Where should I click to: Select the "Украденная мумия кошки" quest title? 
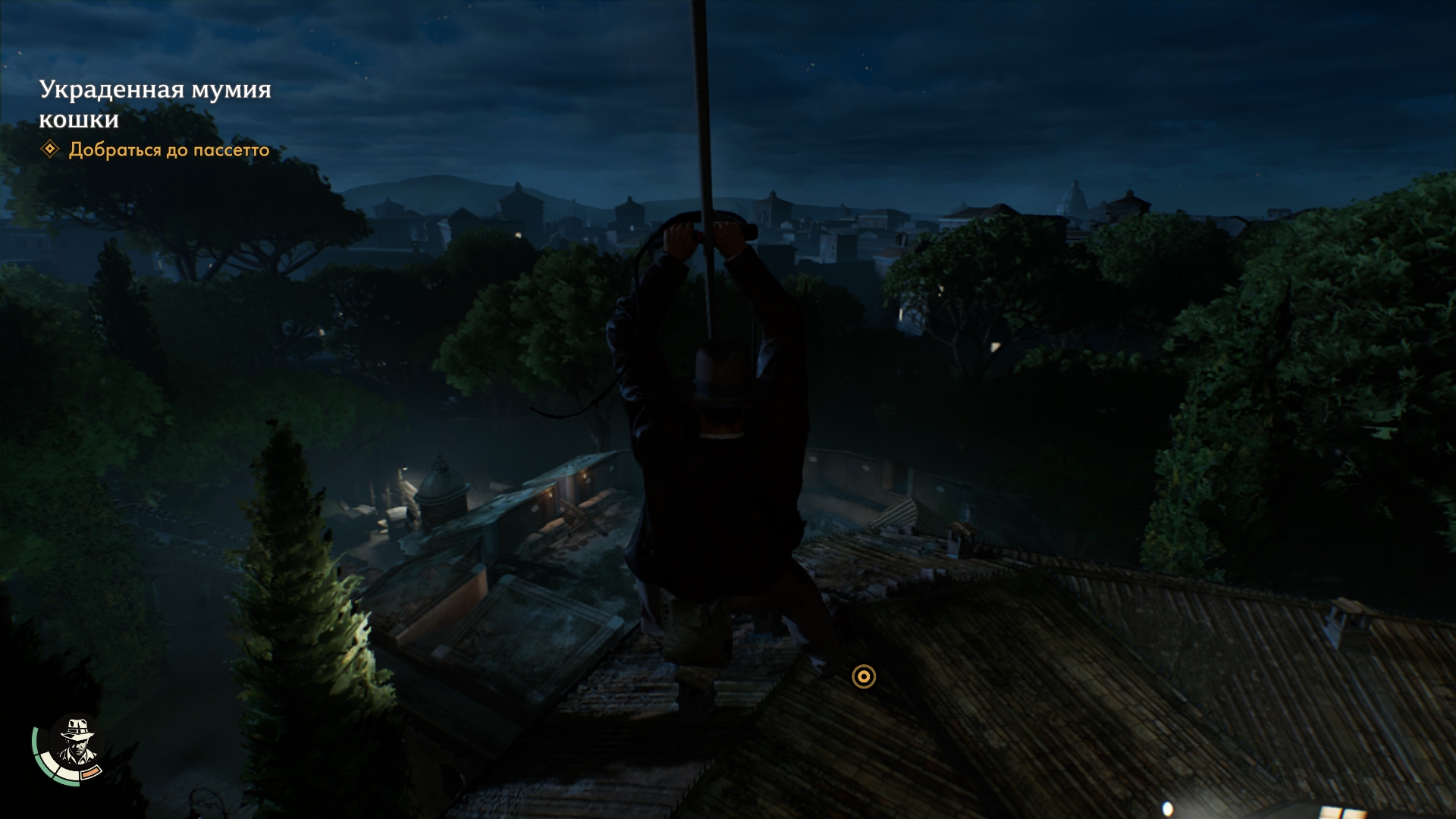point(155,104)
